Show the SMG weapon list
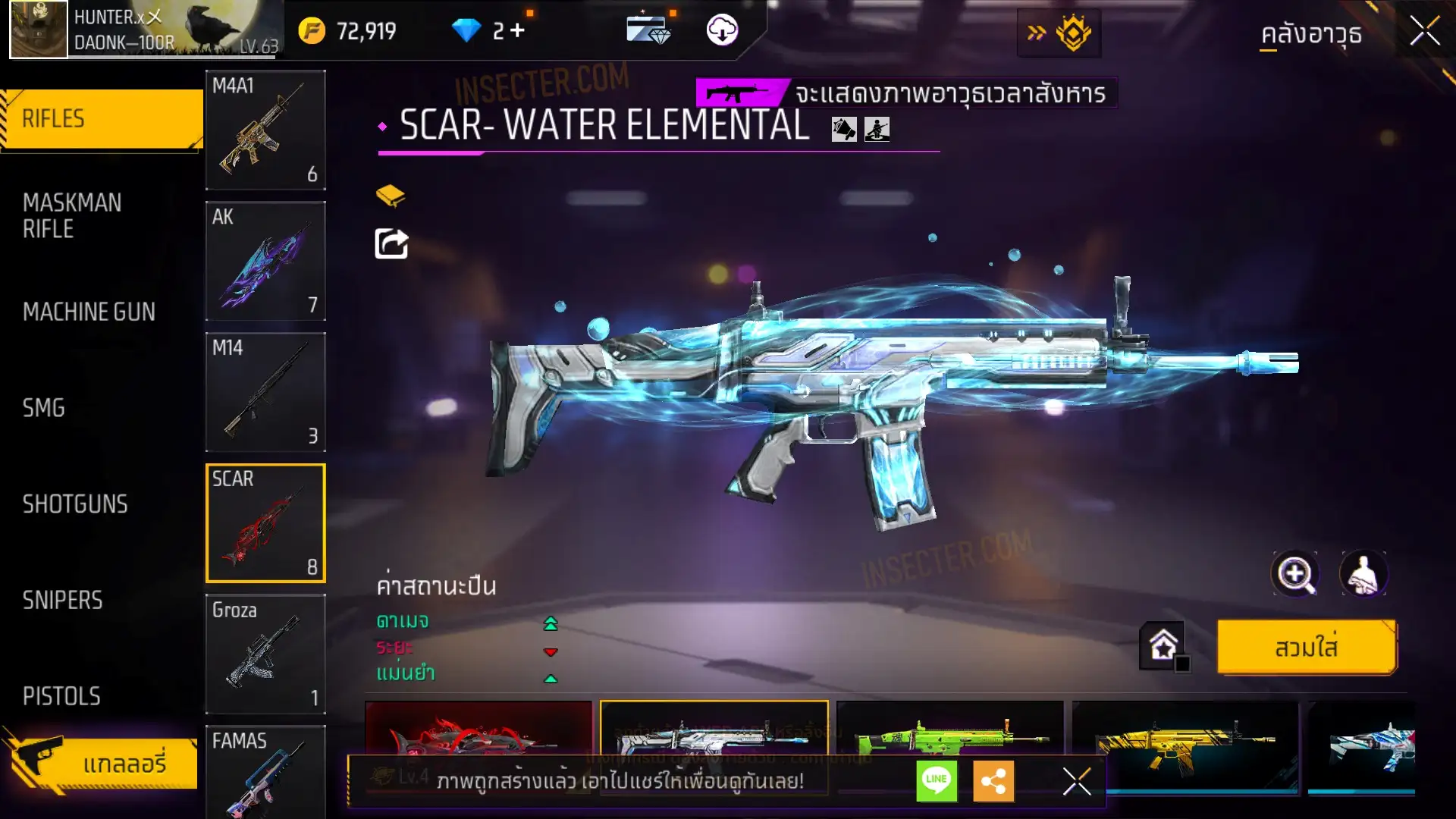The image size is (1456, 819). point(44,408)
